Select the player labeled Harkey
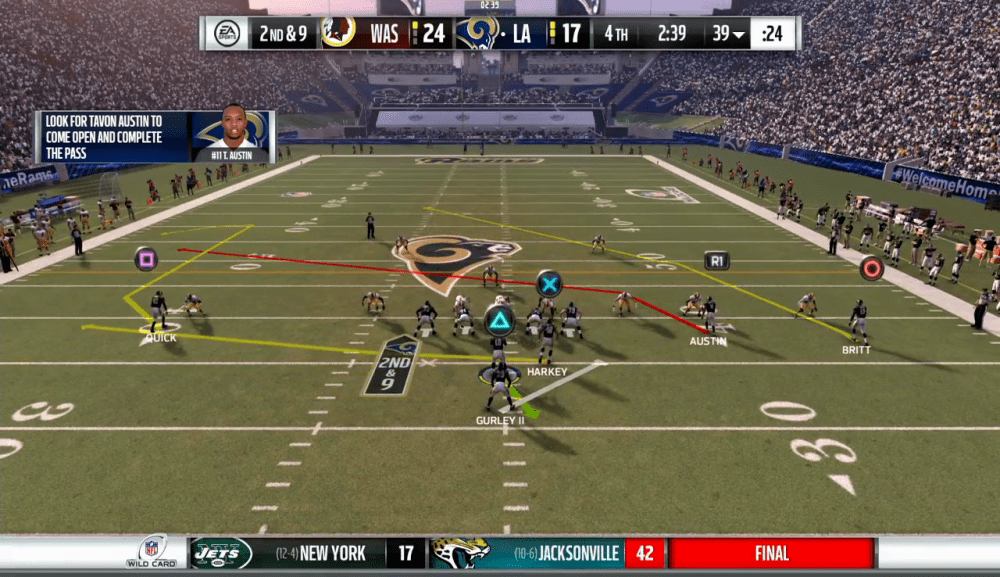The width and height of the screenshot is (1000, 577). 547,341
